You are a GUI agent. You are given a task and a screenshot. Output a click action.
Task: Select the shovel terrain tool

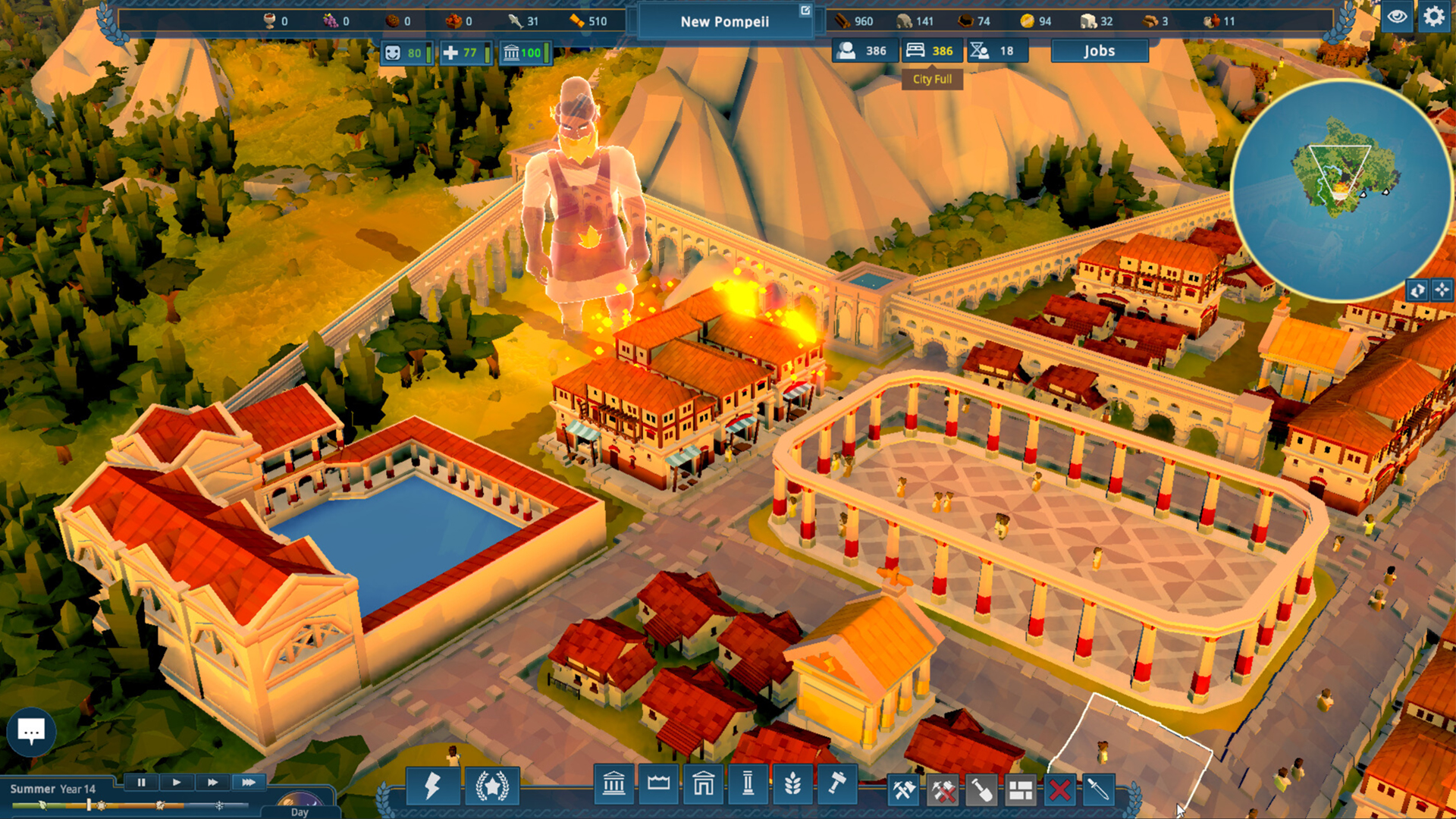(x=984, y=789)
